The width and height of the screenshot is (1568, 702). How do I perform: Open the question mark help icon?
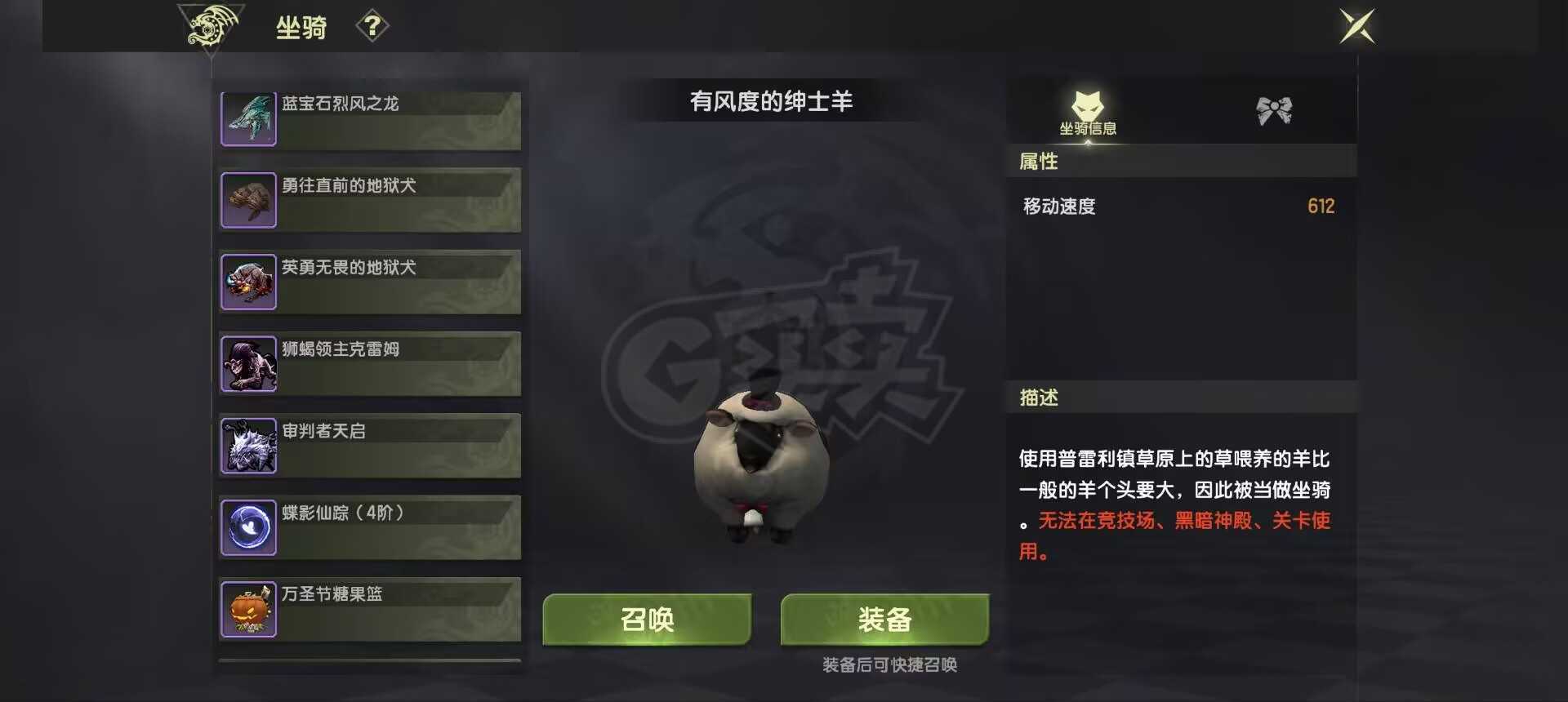(x=374, y=26)
